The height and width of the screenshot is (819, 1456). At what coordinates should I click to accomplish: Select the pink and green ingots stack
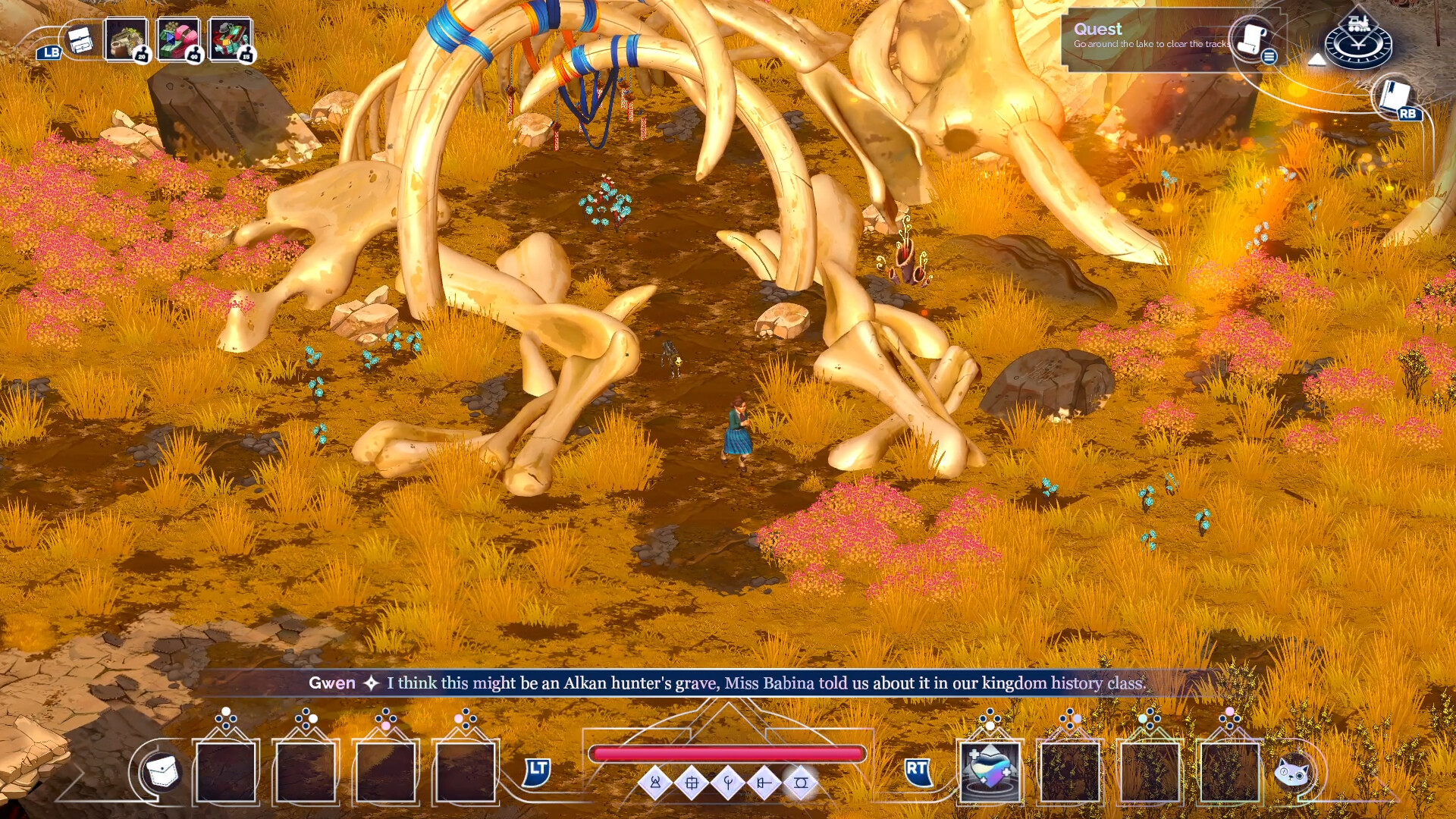178,39
